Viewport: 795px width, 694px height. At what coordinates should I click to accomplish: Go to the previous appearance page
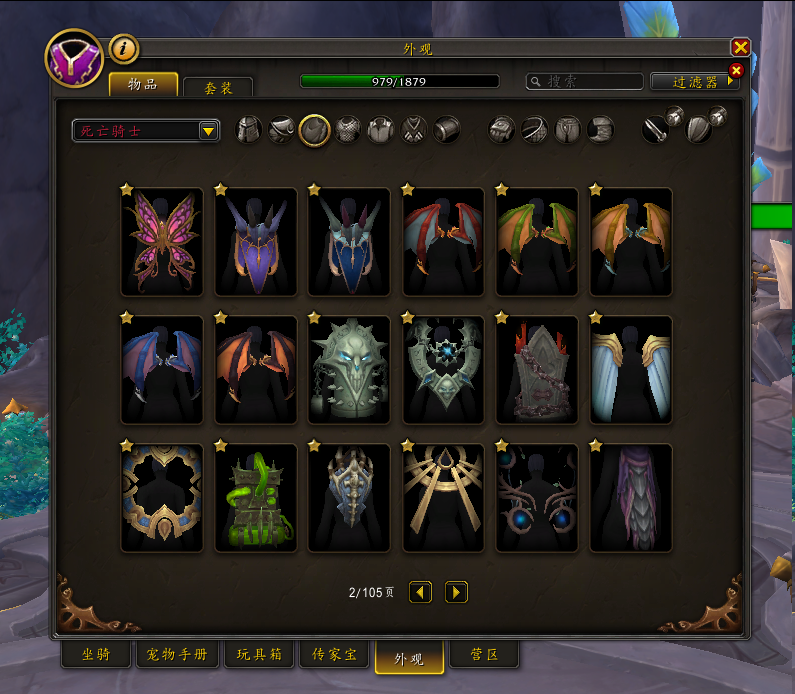(421, 593)
